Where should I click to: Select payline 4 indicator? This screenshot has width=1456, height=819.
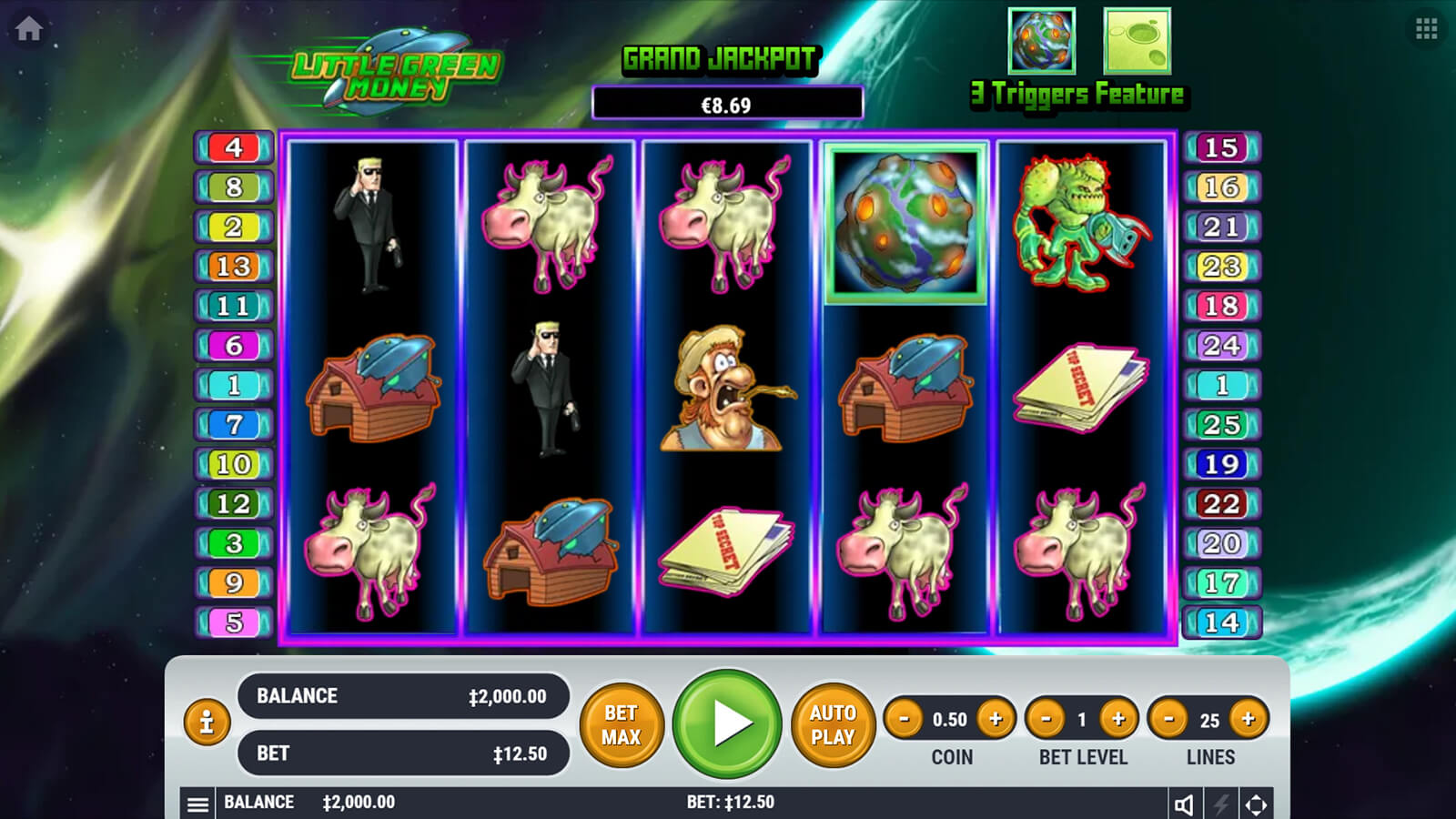(x=234, y=147)
